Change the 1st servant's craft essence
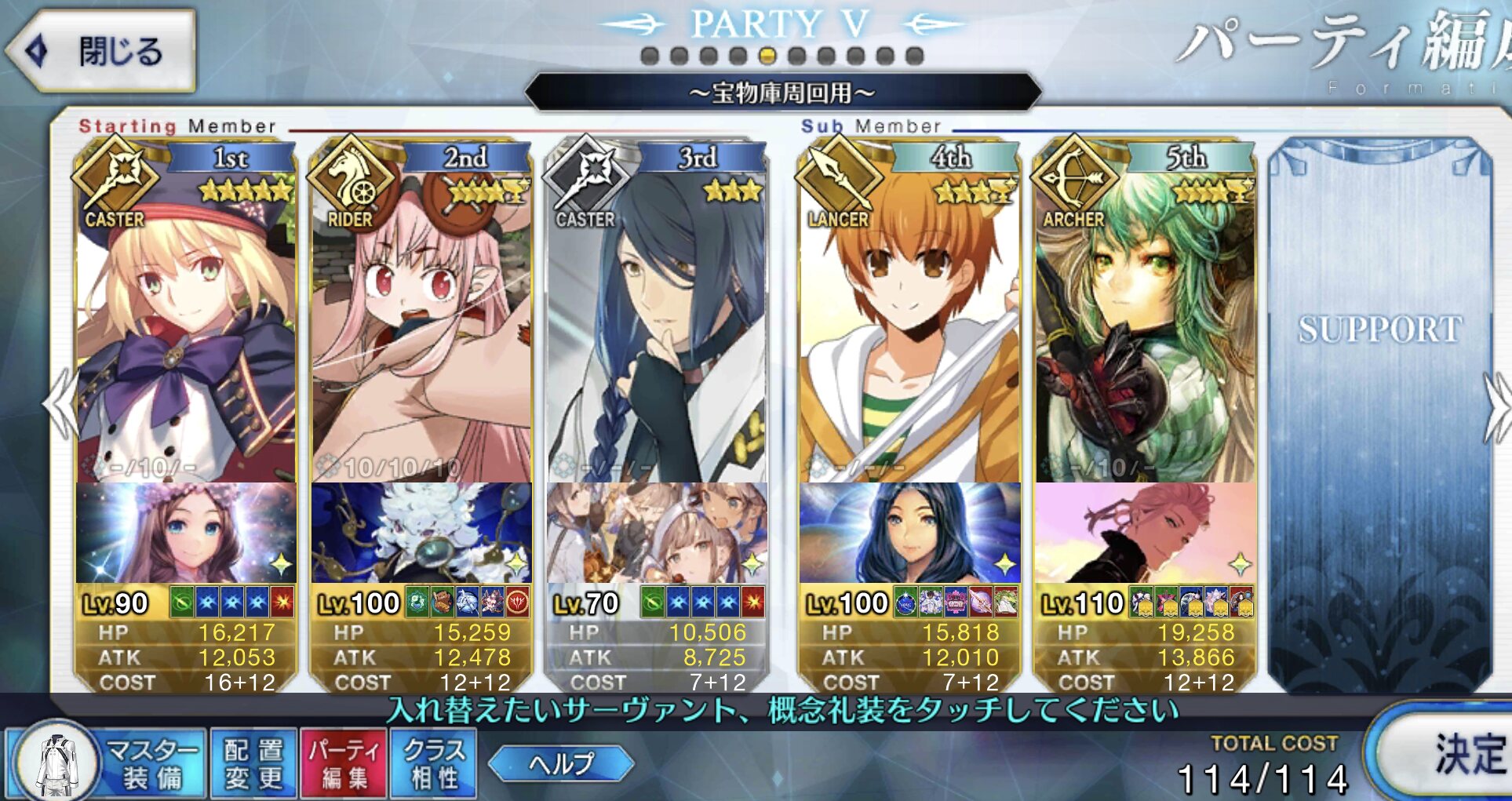Image resolution: width=1512 pixels, height=801 pixels. tap(186, 533)
